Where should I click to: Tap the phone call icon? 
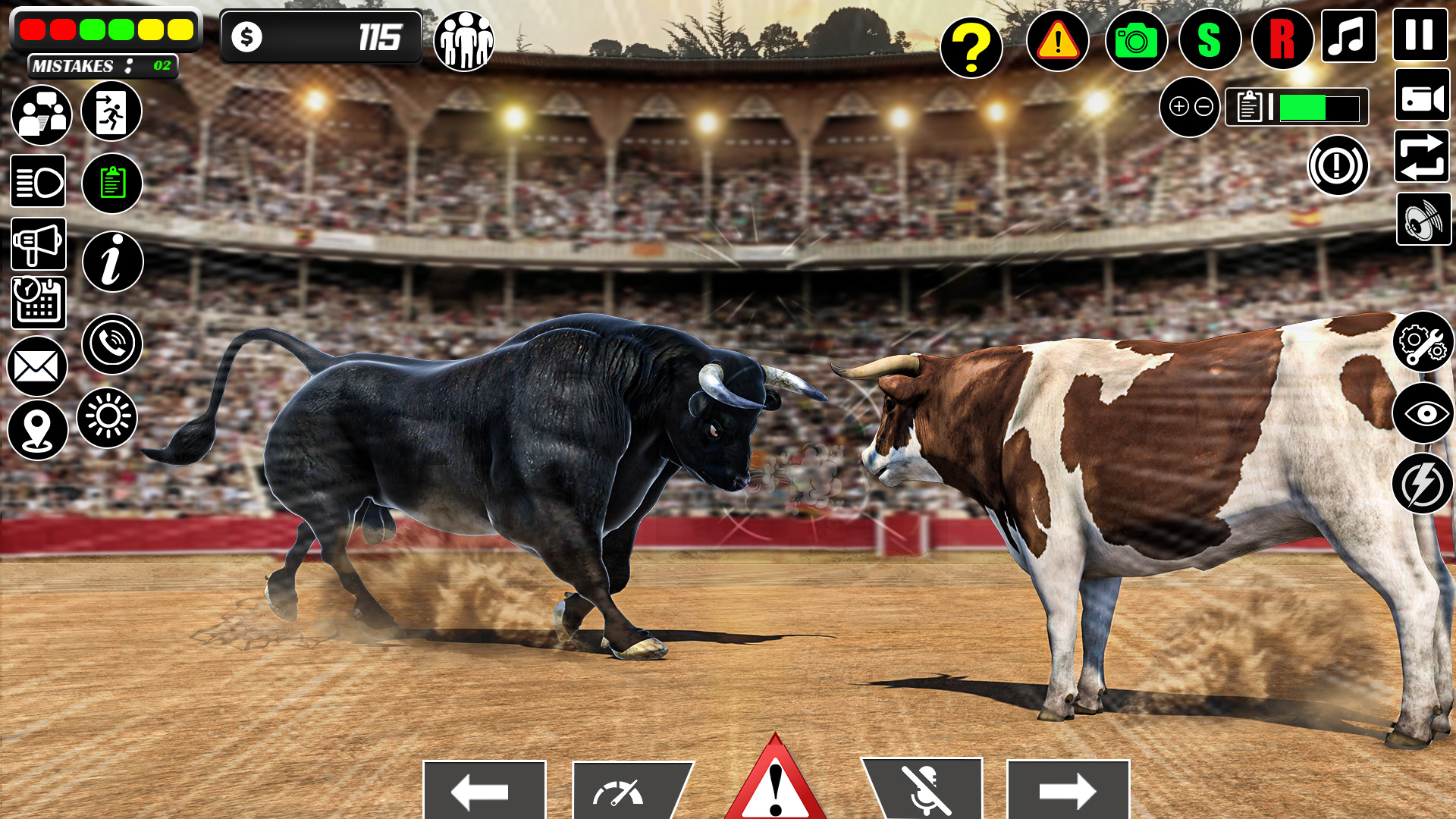112,344
